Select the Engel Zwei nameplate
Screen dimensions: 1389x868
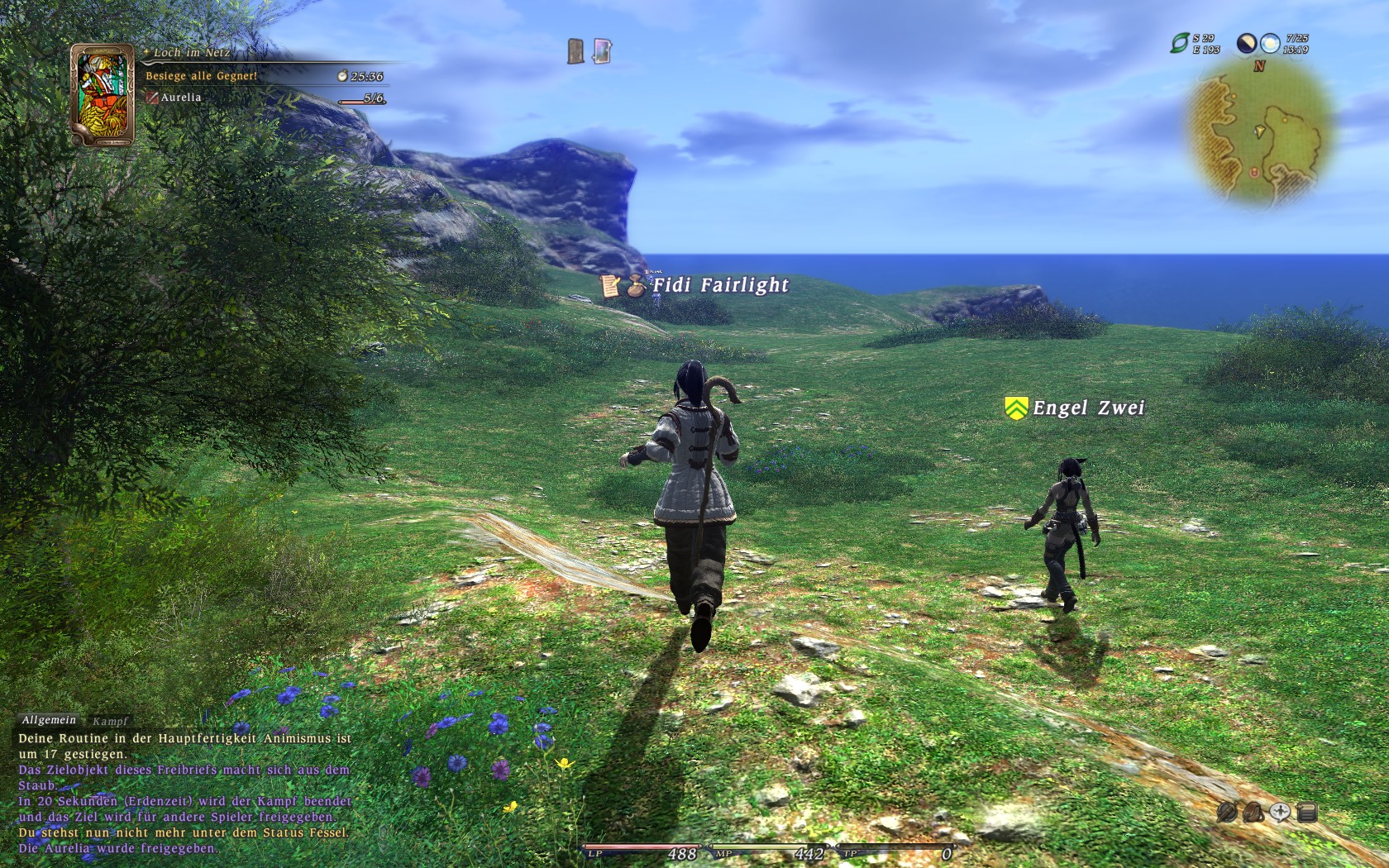click(x=1088, y=408)
